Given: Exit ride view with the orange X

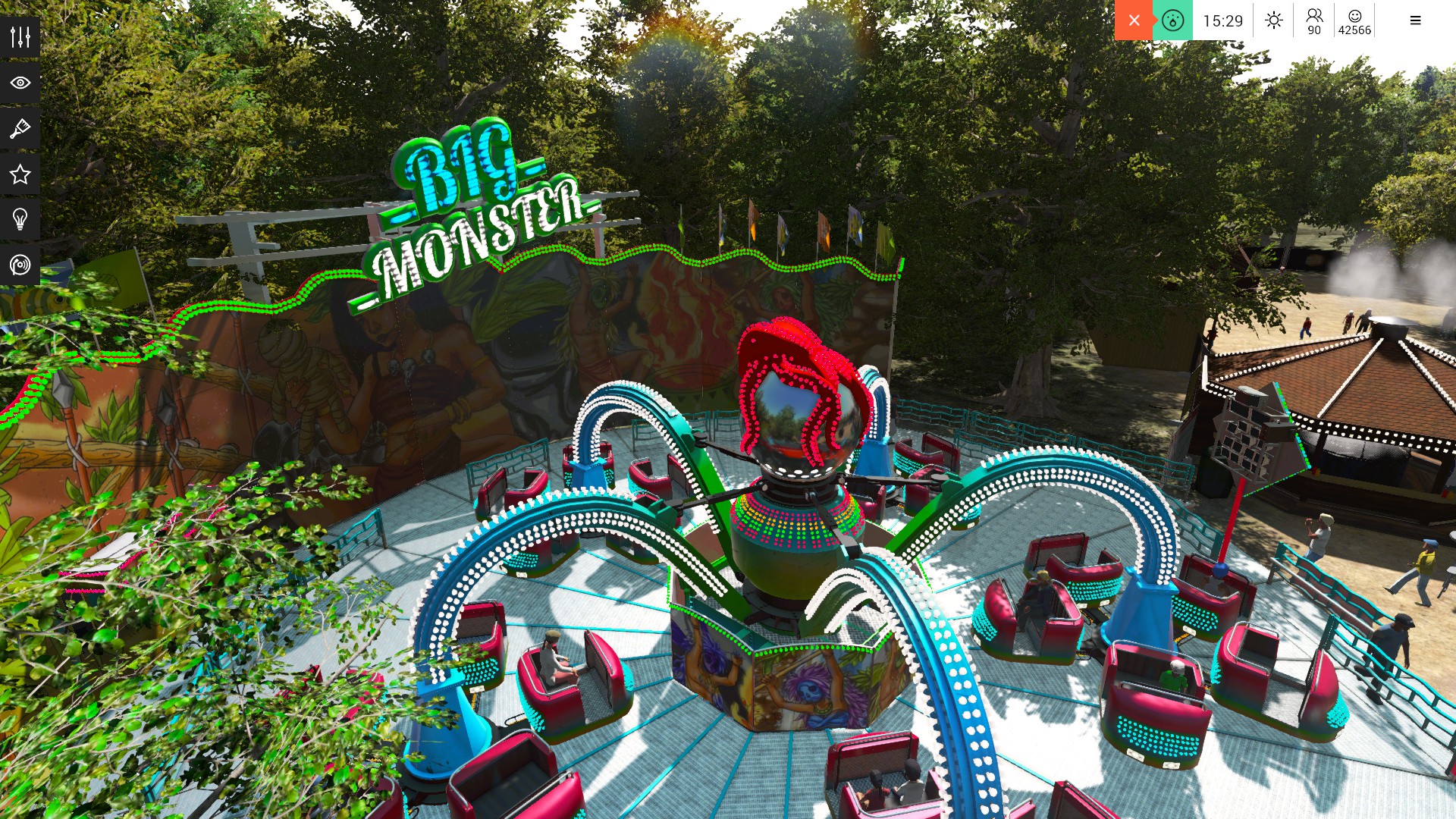Looking at the screenshot, I should pyautogui.click(x=1134, y=20).
